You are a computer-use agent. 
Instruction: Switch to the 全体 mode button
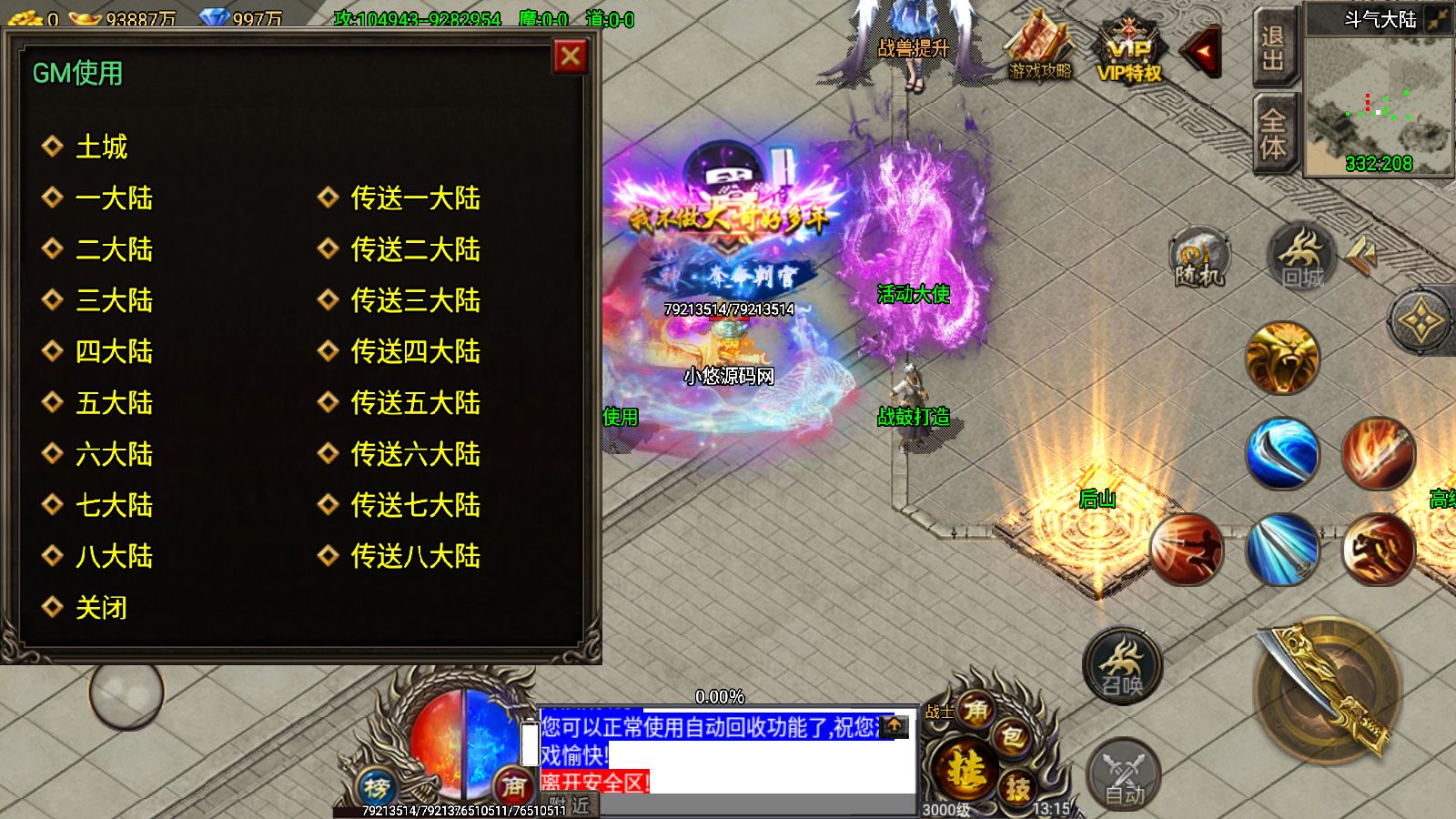(1273, 133)
